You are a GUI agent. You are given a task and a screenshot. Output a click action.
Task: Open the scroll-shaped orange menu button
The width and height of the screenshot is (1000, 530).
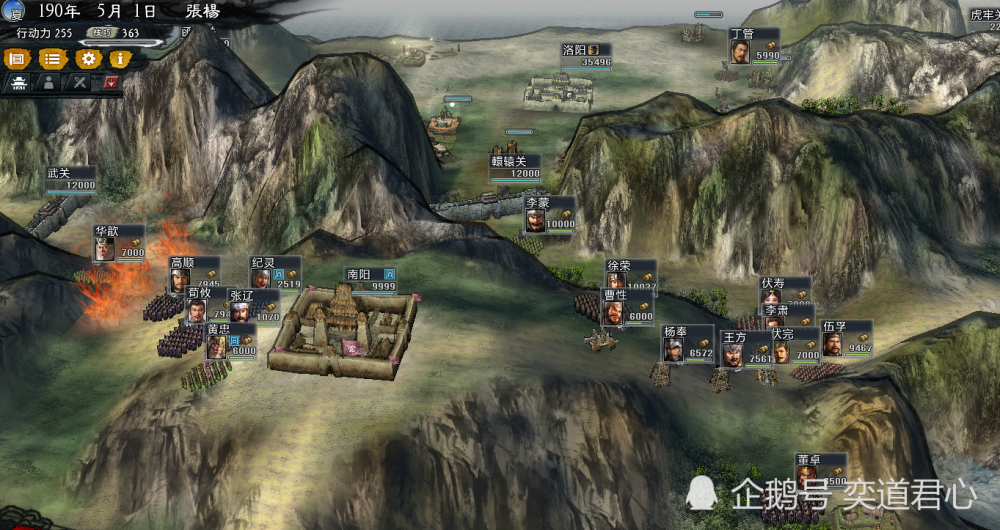[x=16, y=59]
